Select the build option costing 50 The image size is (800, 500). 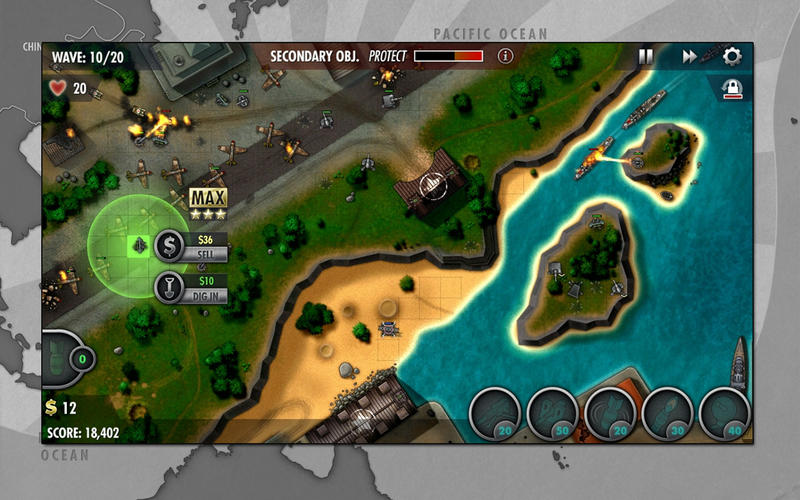click(552, 412)
